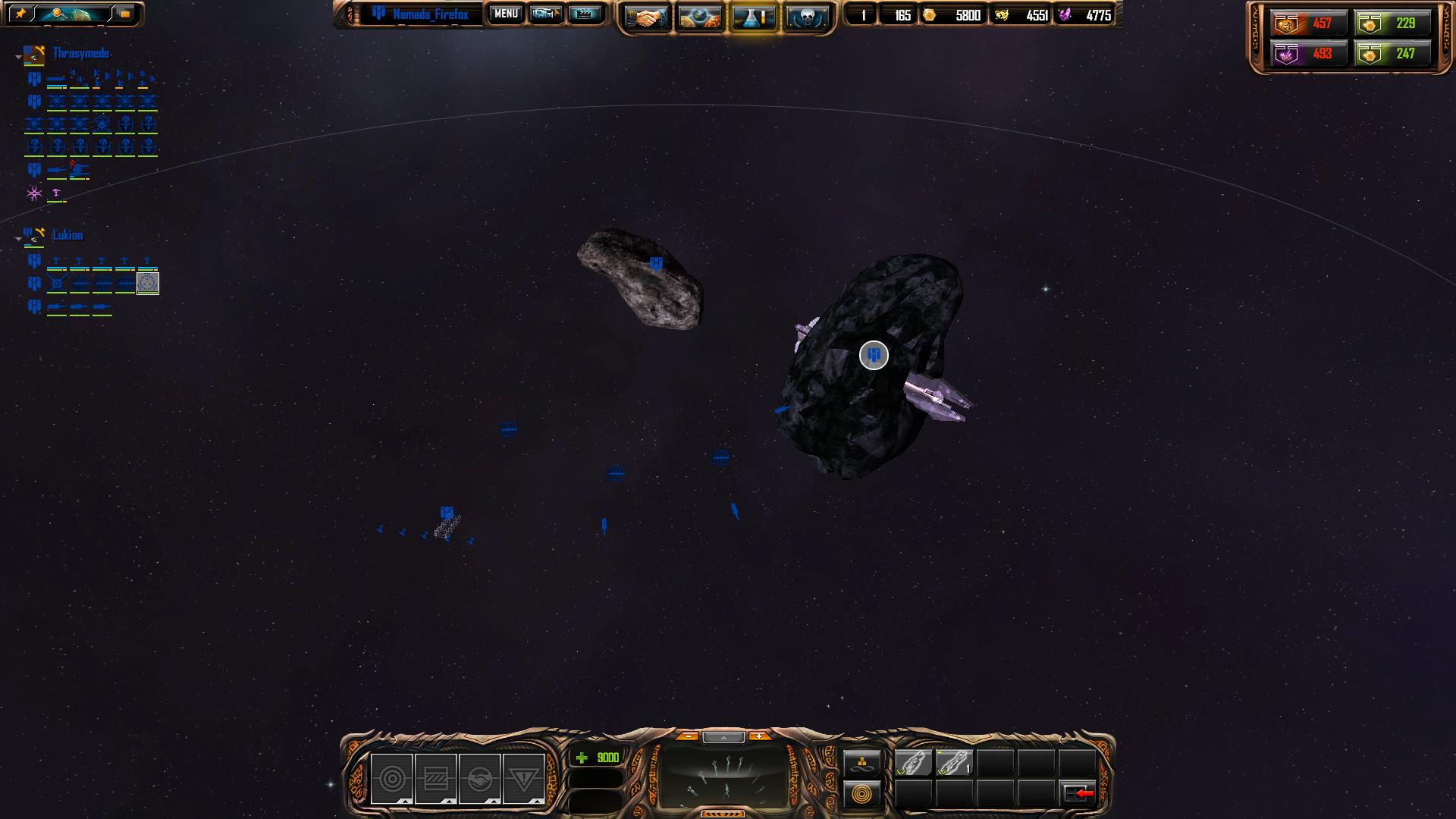Open the handshake command slot
Image resolution: width=1456 pixels, height=819 pixels.
[479, 779]
